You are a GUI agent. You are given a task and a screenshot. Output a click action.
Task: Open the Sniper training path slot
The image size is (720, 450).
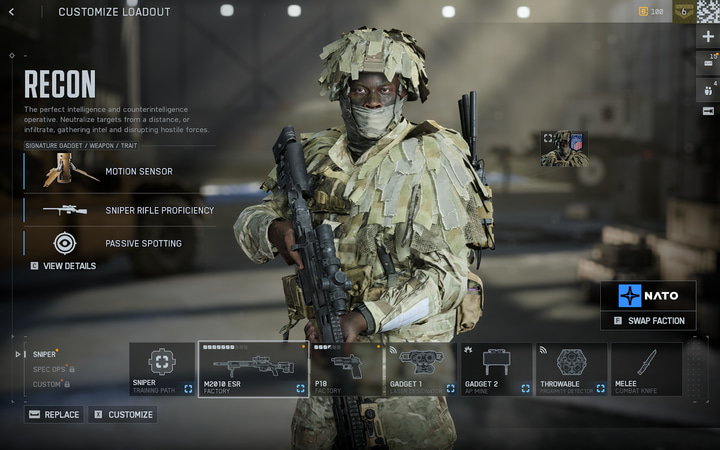tap(162, 369)
